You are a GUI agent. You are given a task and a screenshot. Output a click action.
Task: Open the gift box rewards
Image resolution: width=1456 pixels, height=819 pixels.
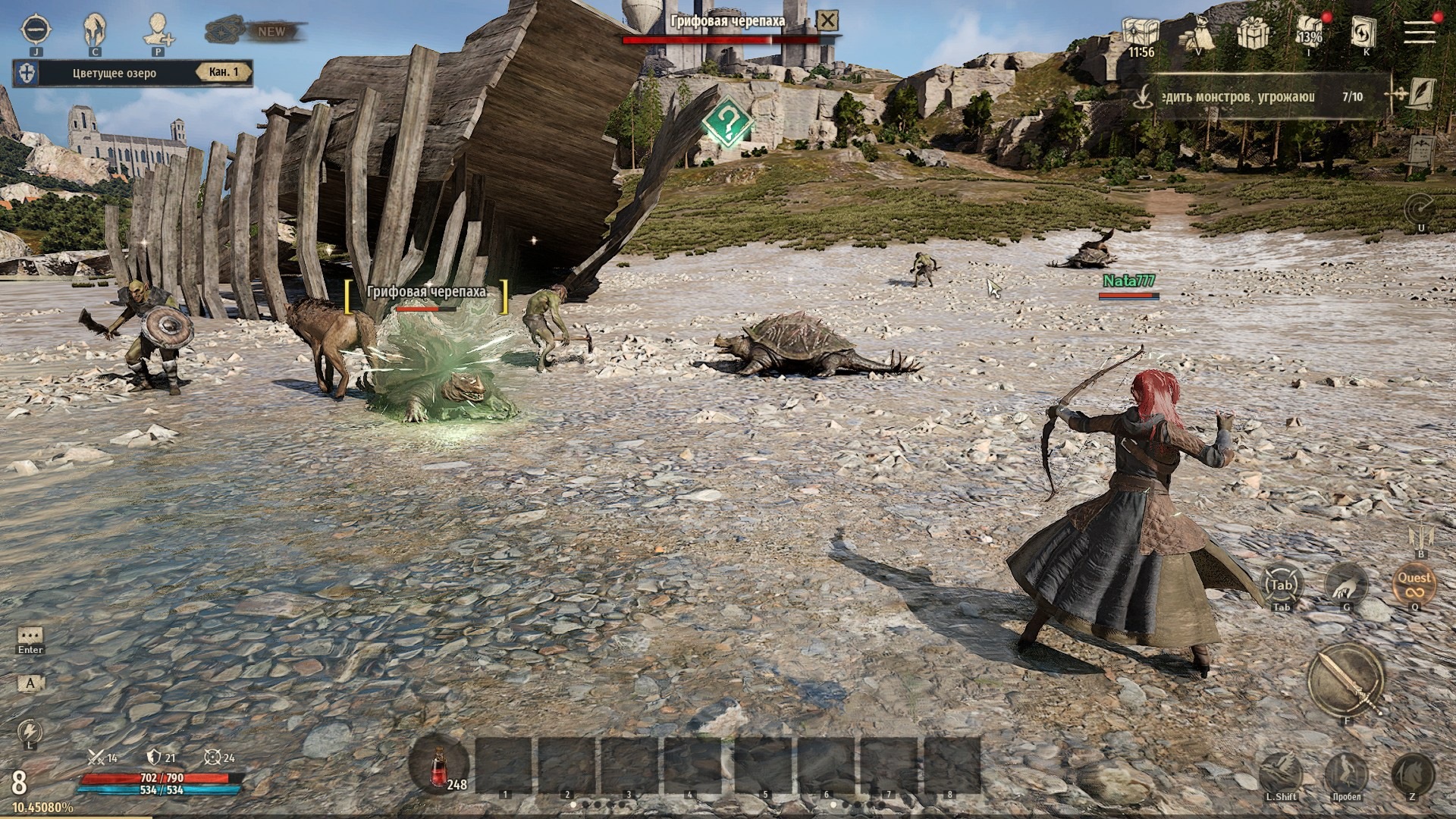pos(1254,33)
